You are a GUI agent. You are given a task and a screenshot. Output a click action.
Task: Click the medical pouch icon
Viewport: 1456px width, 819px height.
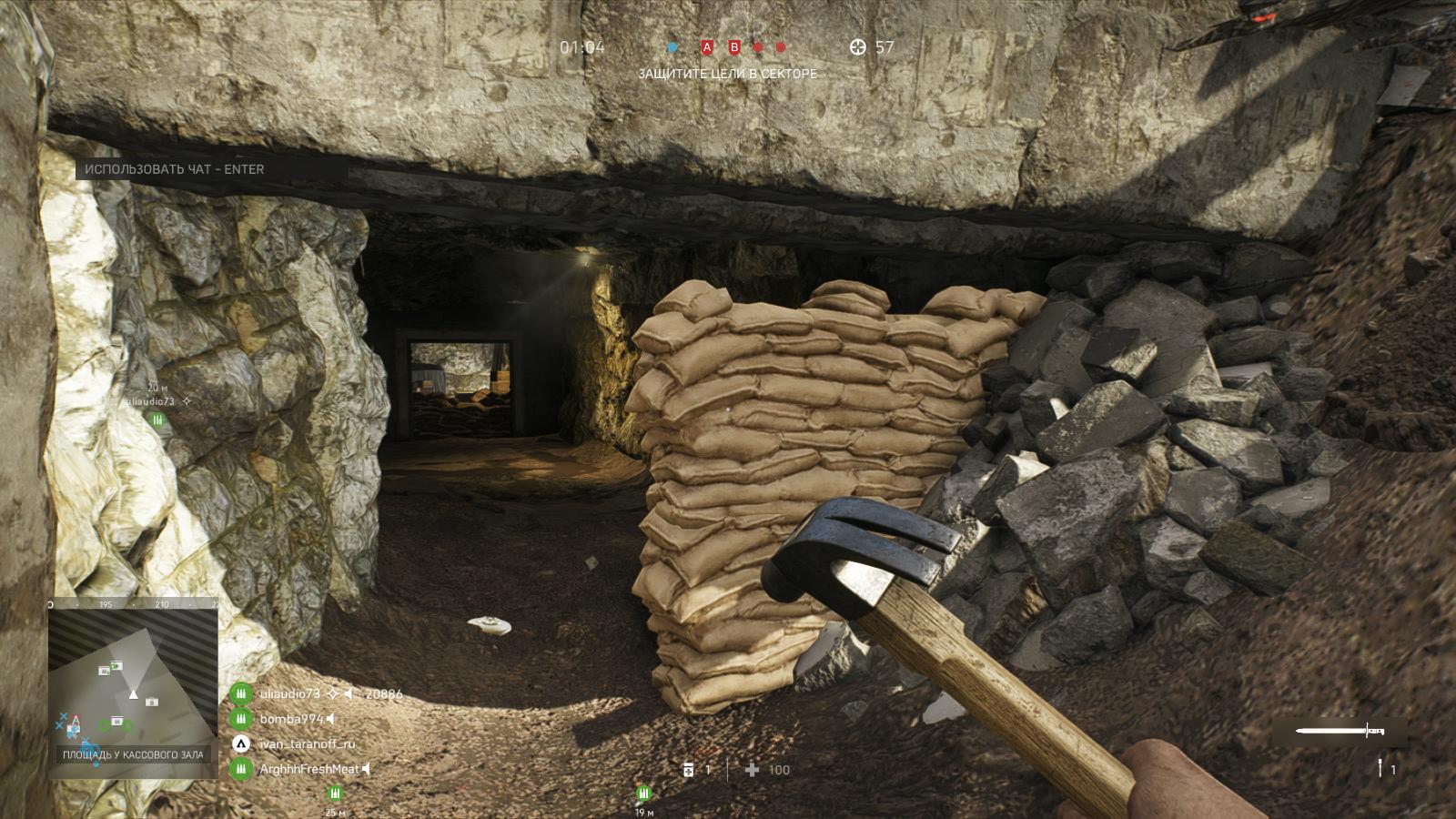click(688, 769)
